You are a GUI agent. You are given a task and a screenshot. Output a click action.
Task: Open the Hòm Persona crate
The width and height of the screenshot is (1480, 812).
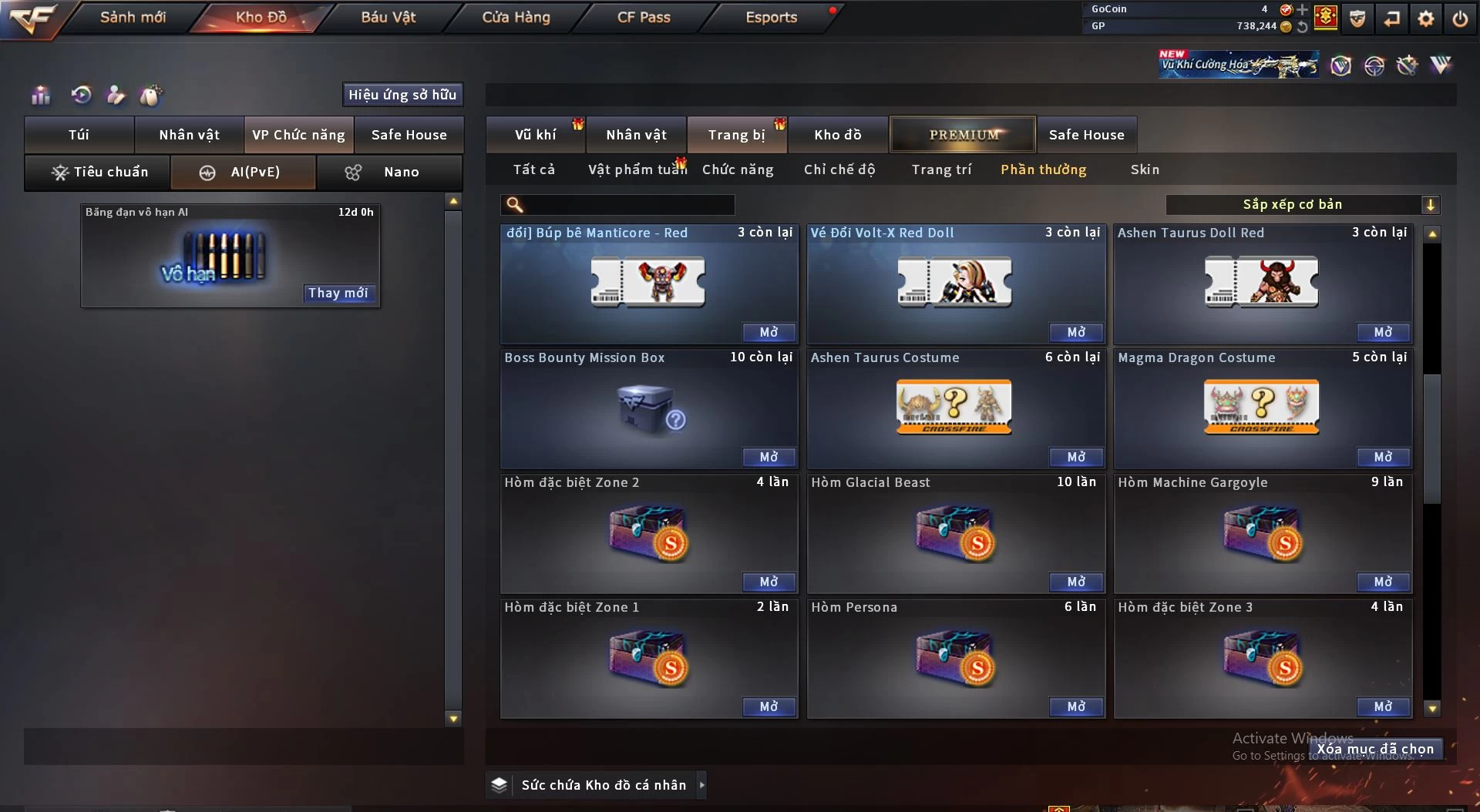1076,706
